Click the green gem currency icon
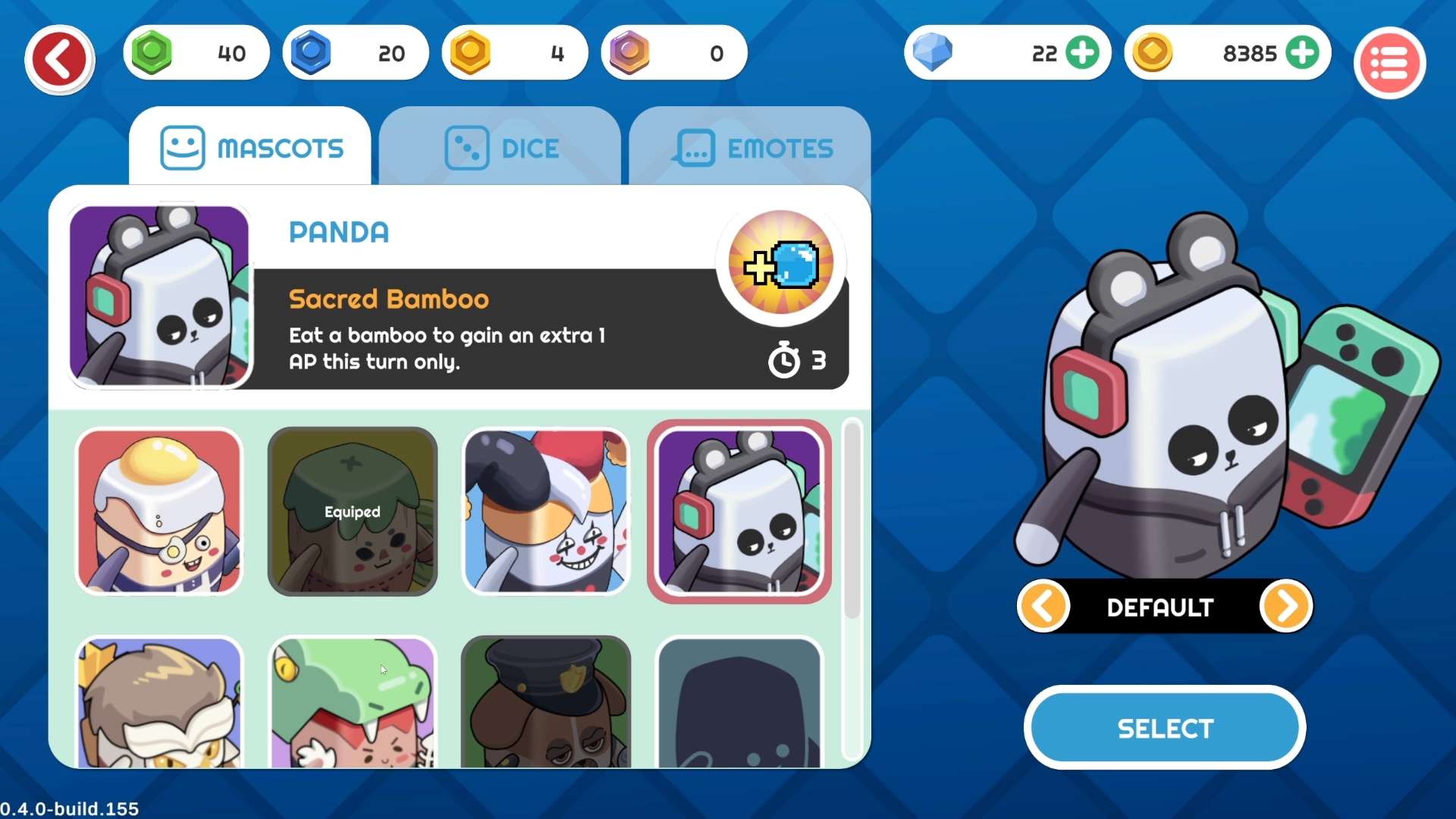This screenshot has height=819, width=1456. (x=151, y=52)
